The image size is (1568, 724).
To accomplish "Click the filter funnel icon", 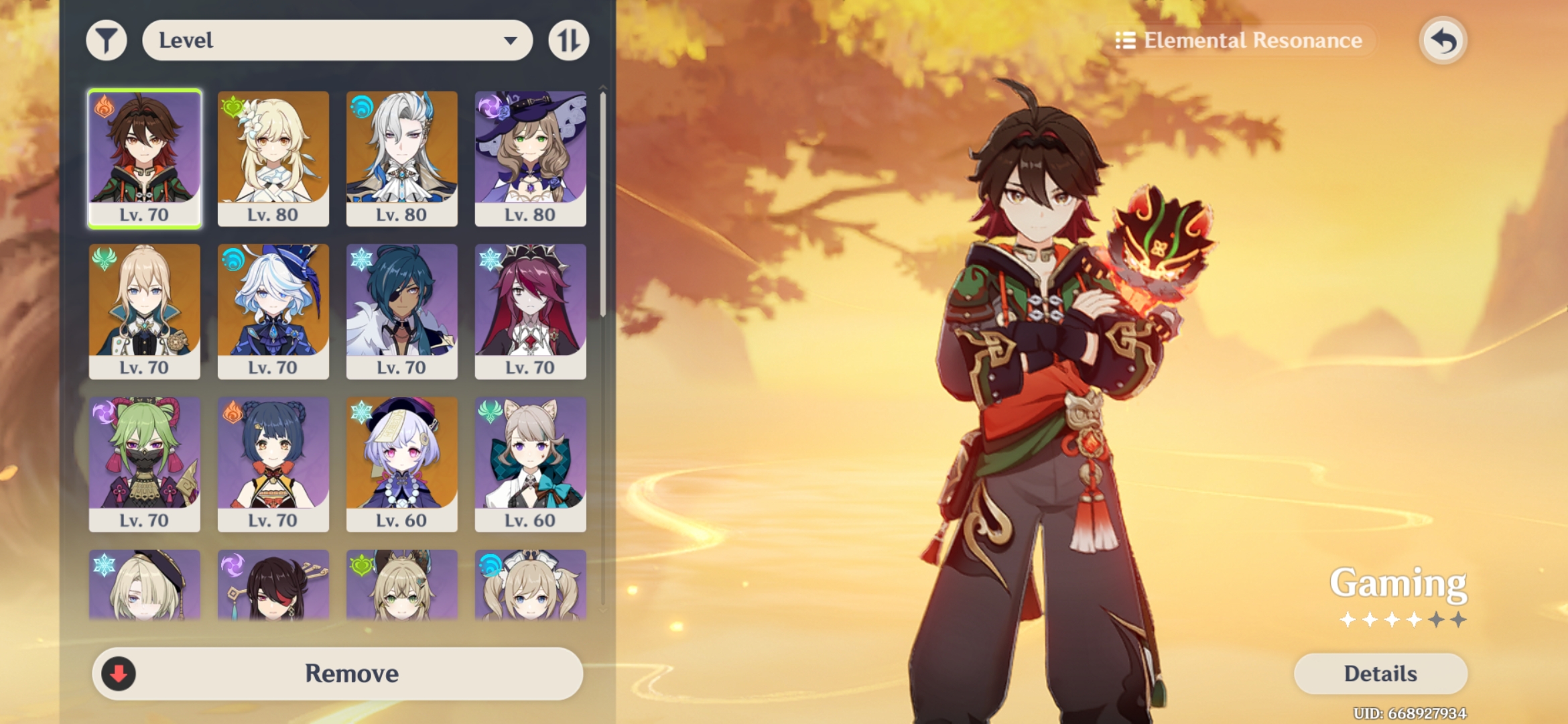I will [x=105, y=40].
